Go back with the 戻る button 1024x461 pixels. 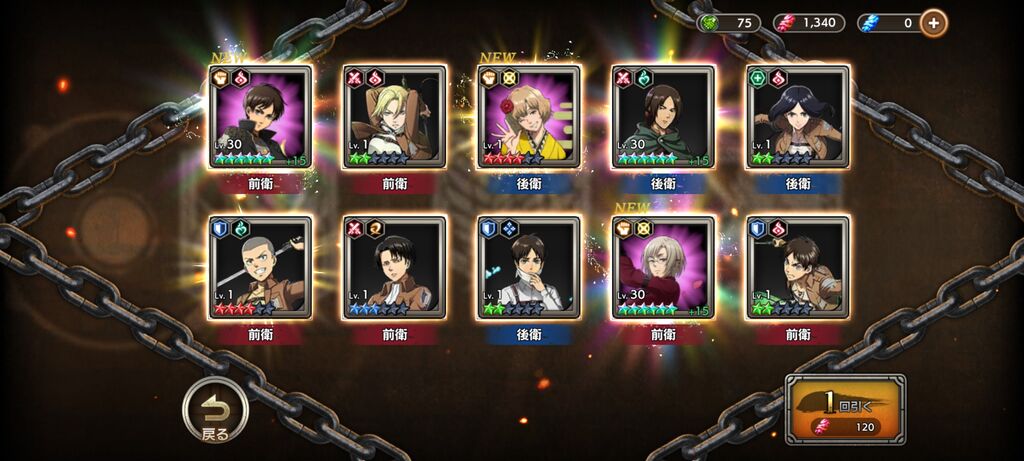214,410
